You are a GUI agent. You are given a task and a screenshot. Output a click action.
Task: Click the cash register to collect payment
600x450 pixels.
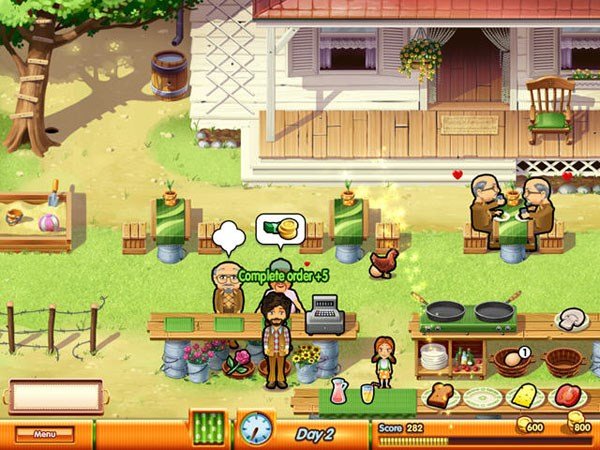(324, 315)
